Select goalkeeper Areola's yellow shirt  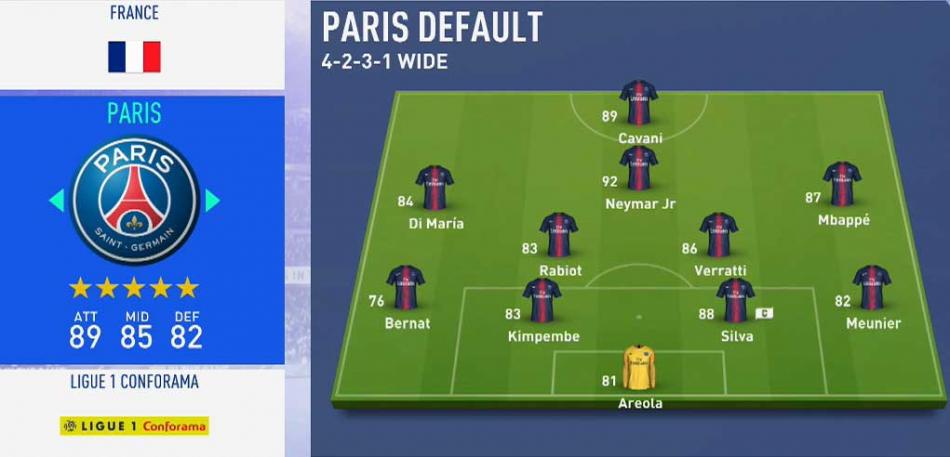638,368
